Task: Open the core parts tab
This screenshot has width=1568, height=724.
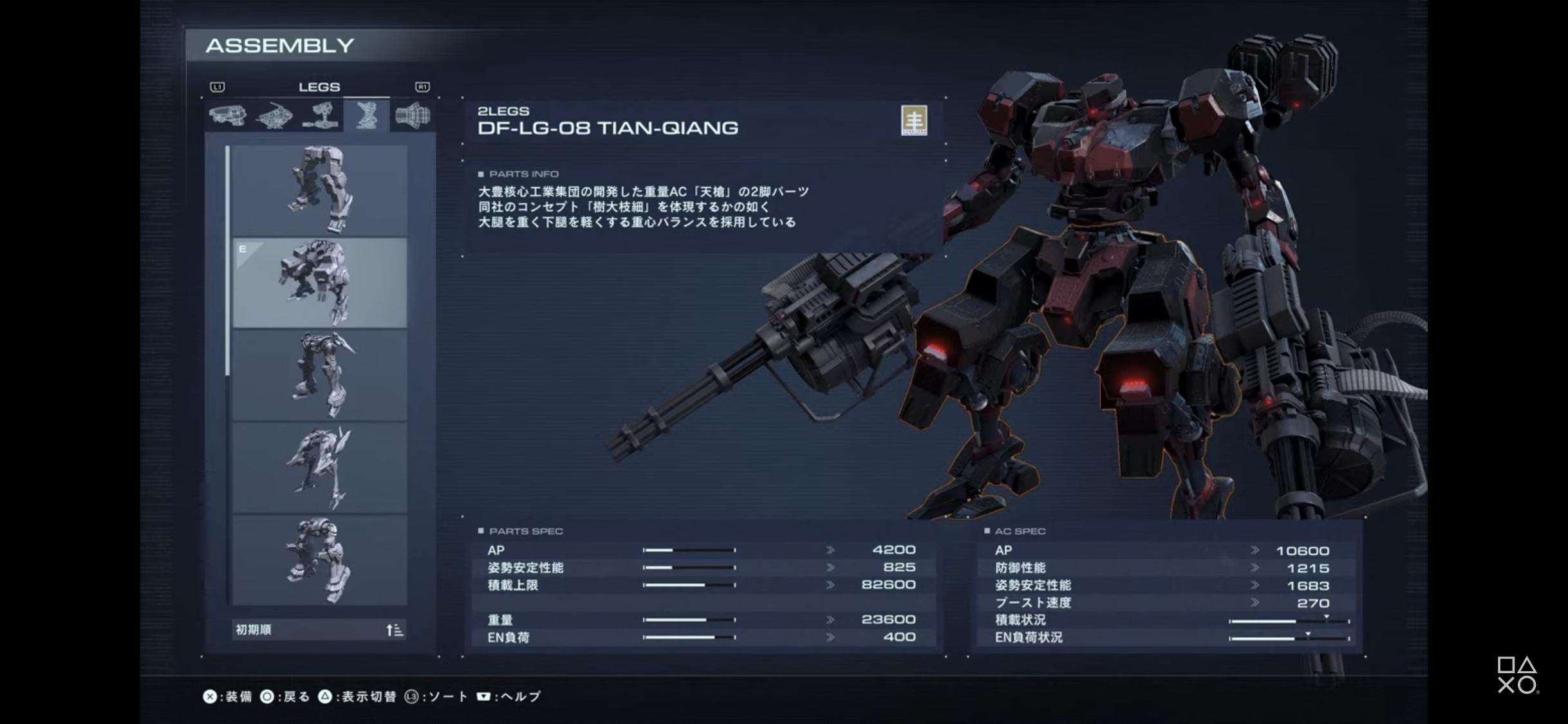Action: pos(274,116)
